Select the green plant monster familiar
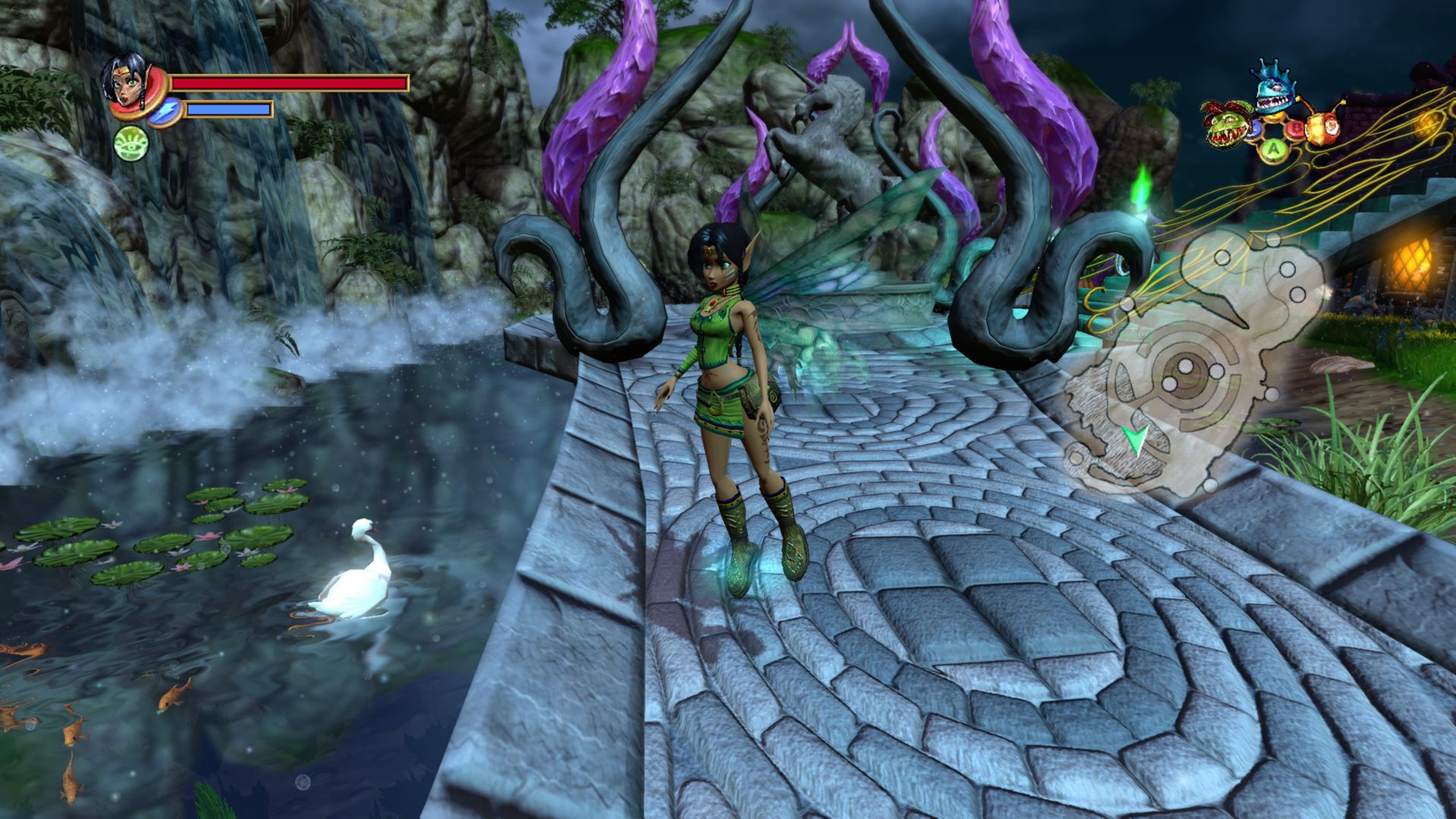Image resolution: width=1456 pixels, height=819 pixels. tap(1225, 124)
